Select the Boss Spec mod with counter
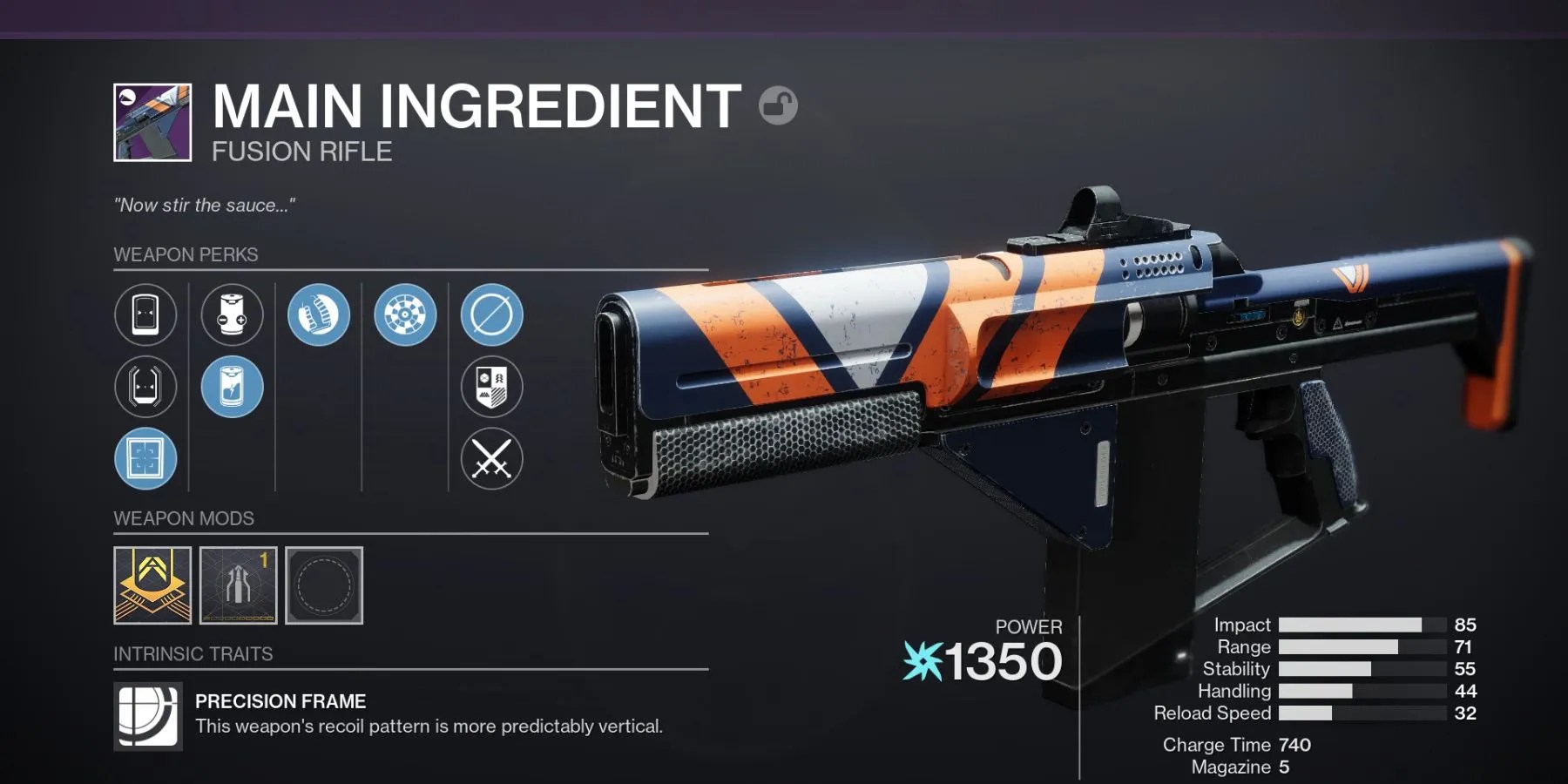Image resolution: width=1568 pixels, height=784 pixels. click(237, 587)
